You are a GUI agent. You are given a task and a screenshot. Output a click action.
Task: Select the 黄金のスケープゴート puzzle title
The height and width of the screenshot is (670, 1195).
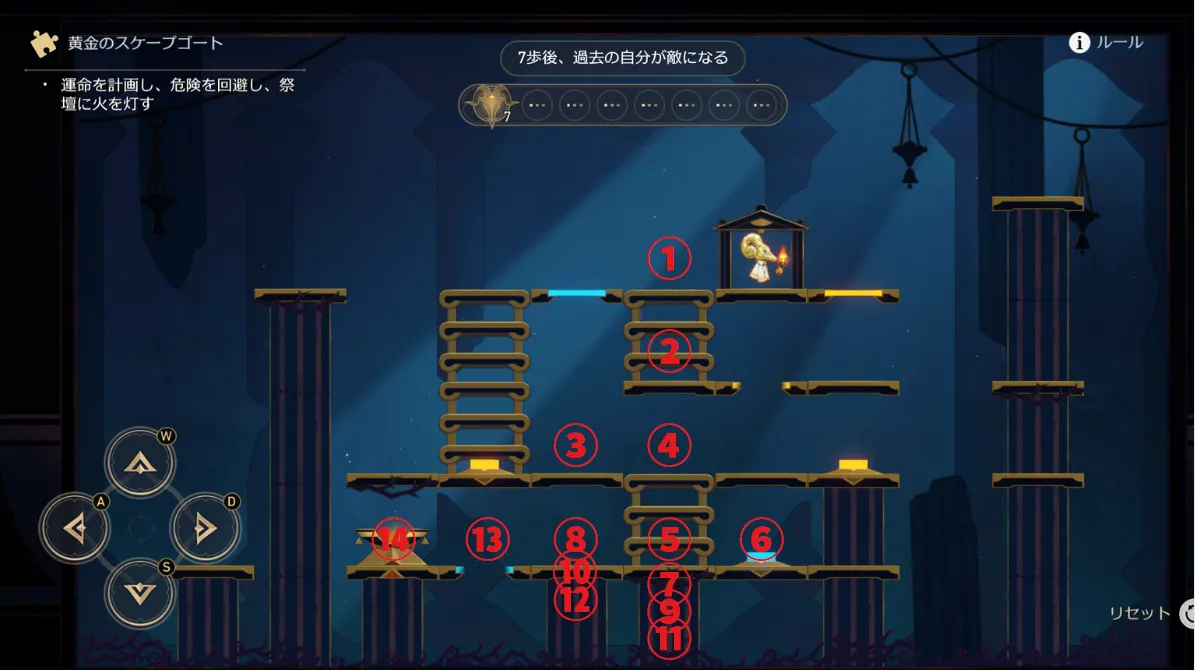click(x=145, y=43)
